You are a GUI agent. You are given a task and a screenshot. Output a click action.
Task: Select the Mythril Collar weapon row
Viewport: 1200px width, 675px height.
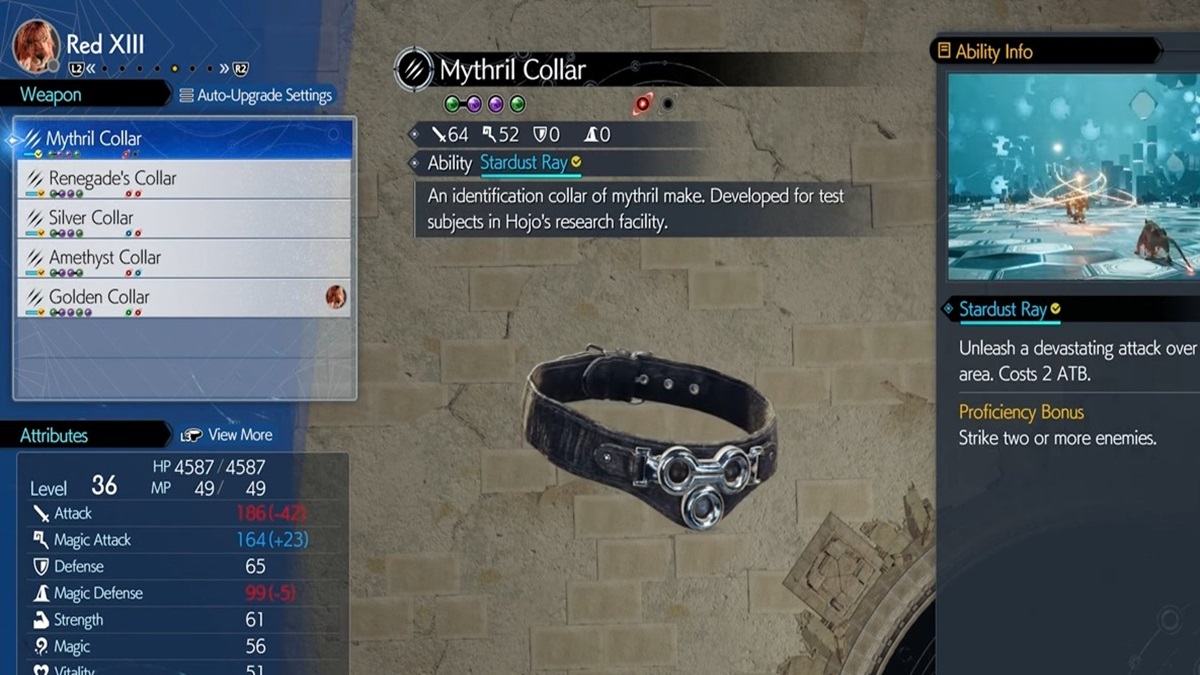point(184,139)
